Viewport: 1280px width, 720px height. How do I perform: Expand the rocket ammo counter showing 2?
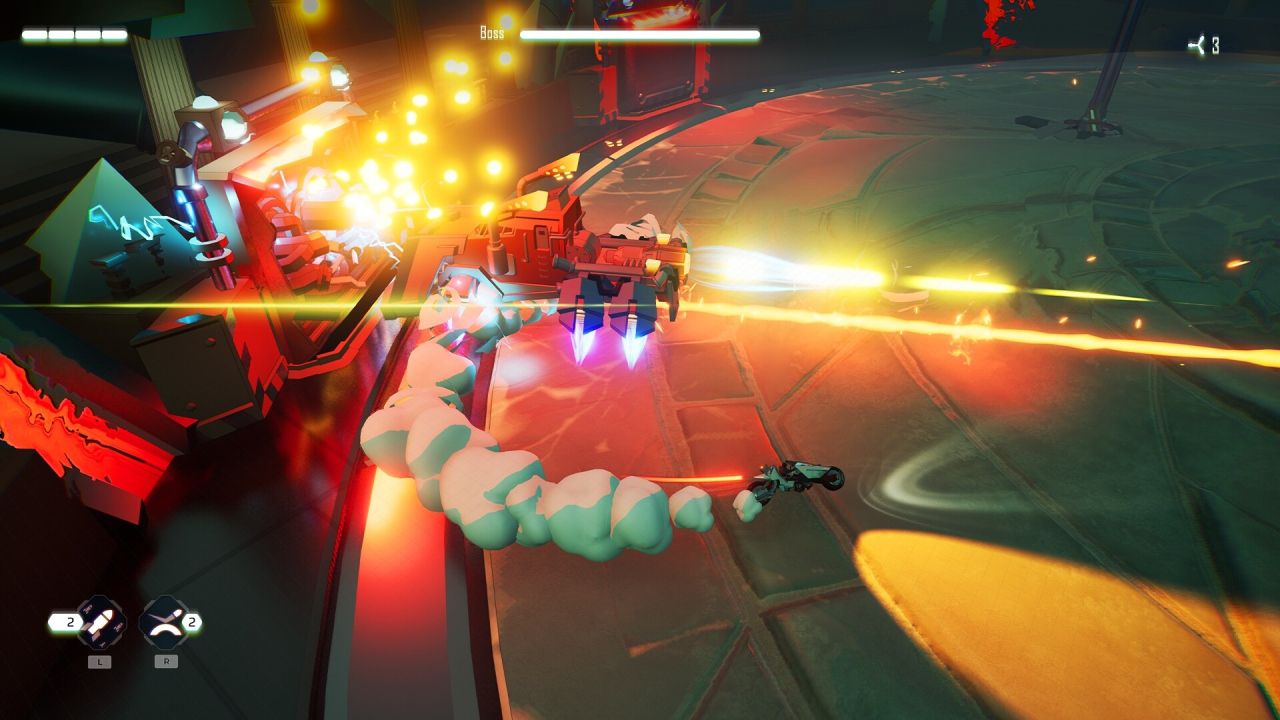coord(69,620)
